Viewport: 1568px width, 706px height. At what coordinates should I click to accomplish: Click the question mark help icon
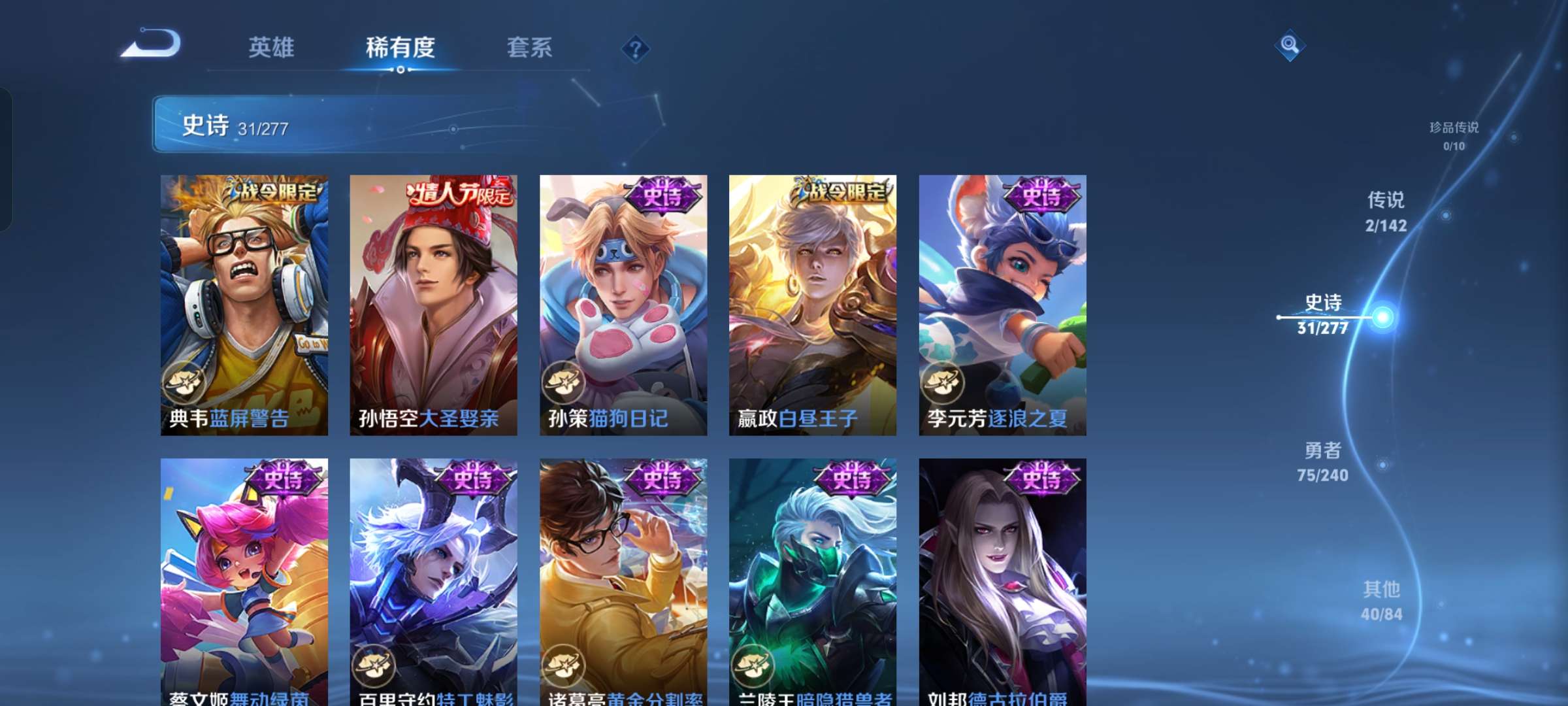tap(634, 48)
